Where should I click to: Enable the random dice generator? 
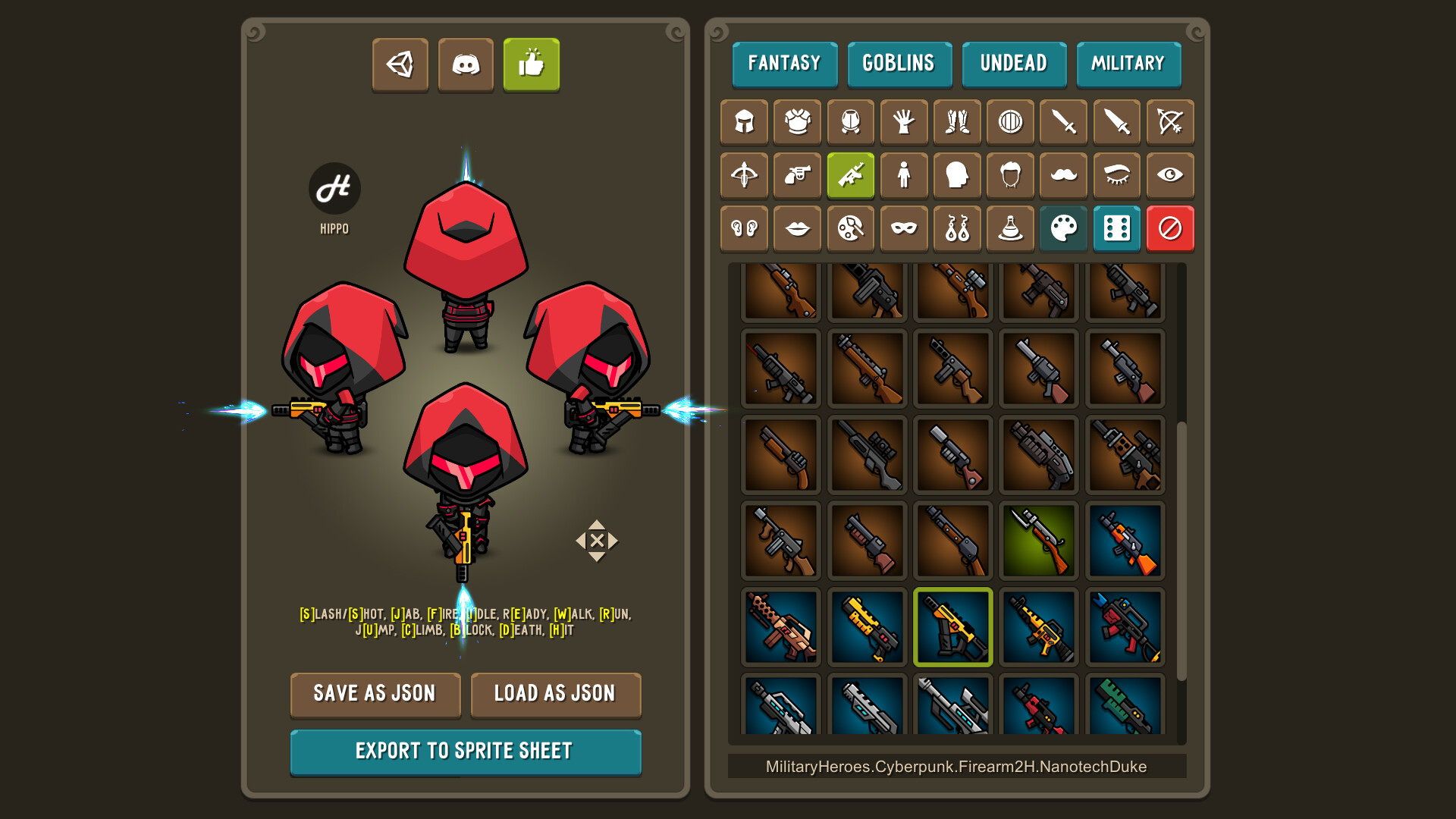[x=1116, y=228]
